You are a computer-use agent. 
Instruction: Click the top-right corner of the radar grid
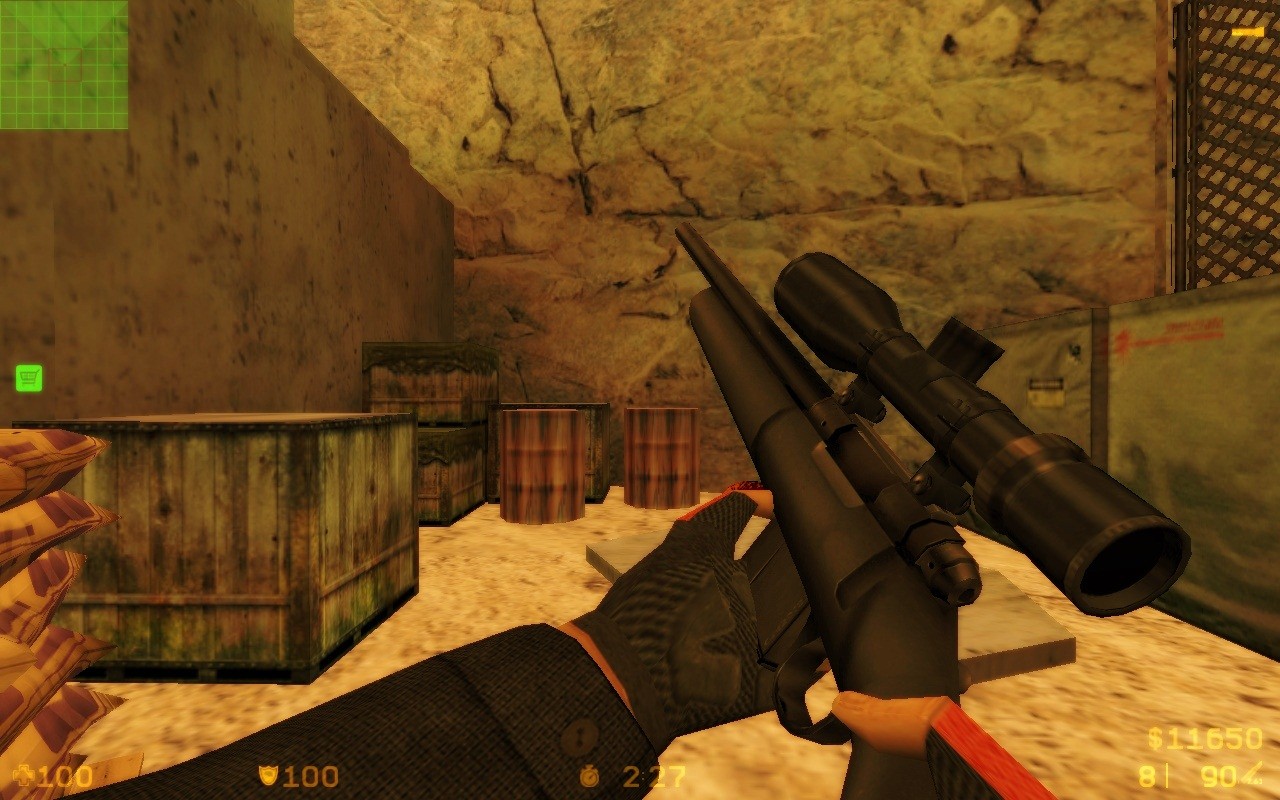(125, 5)
